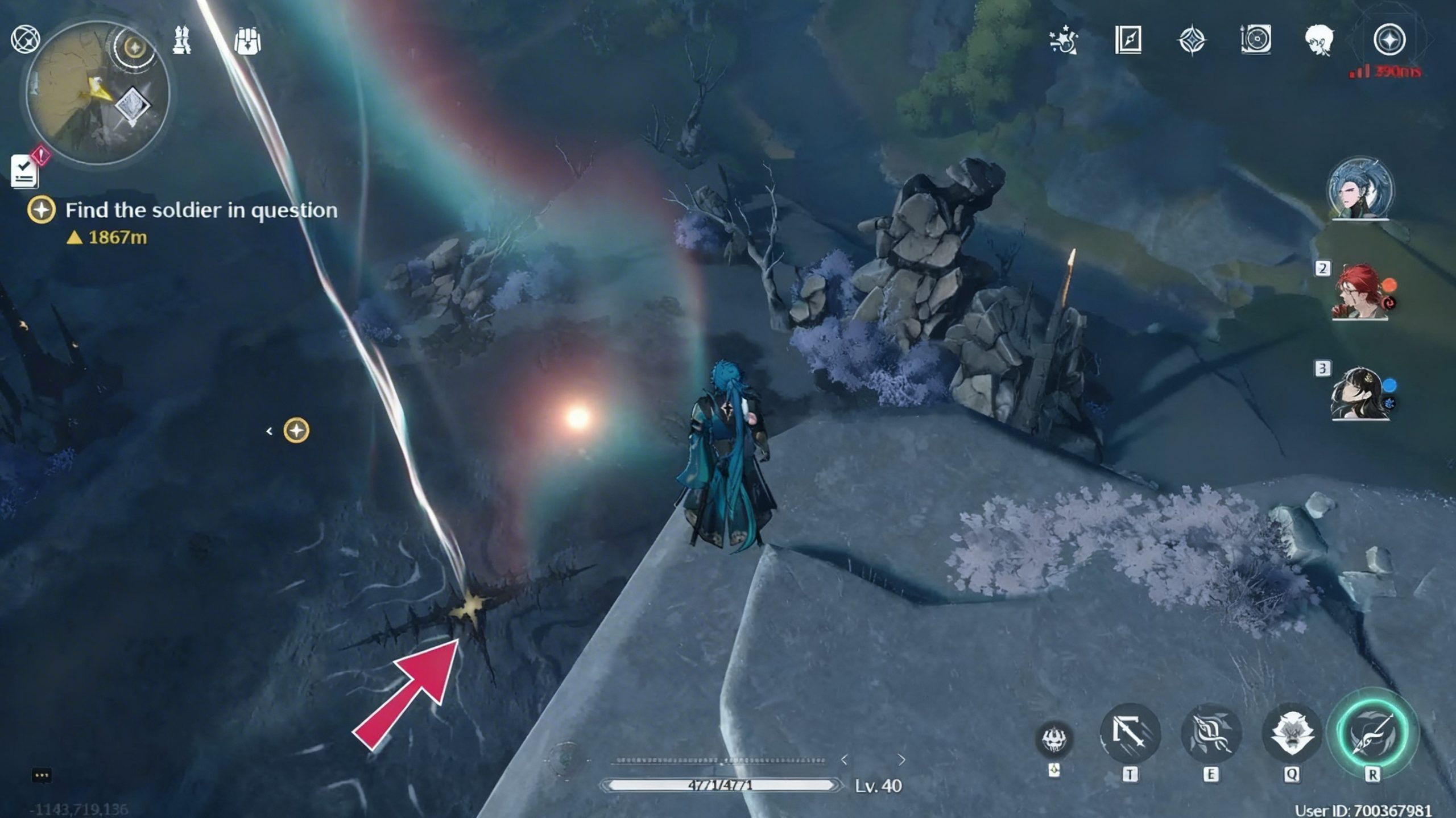Click the circled star icon above ping
This screenshot has width=1456, height=818.
click(x=1389, y=40)
